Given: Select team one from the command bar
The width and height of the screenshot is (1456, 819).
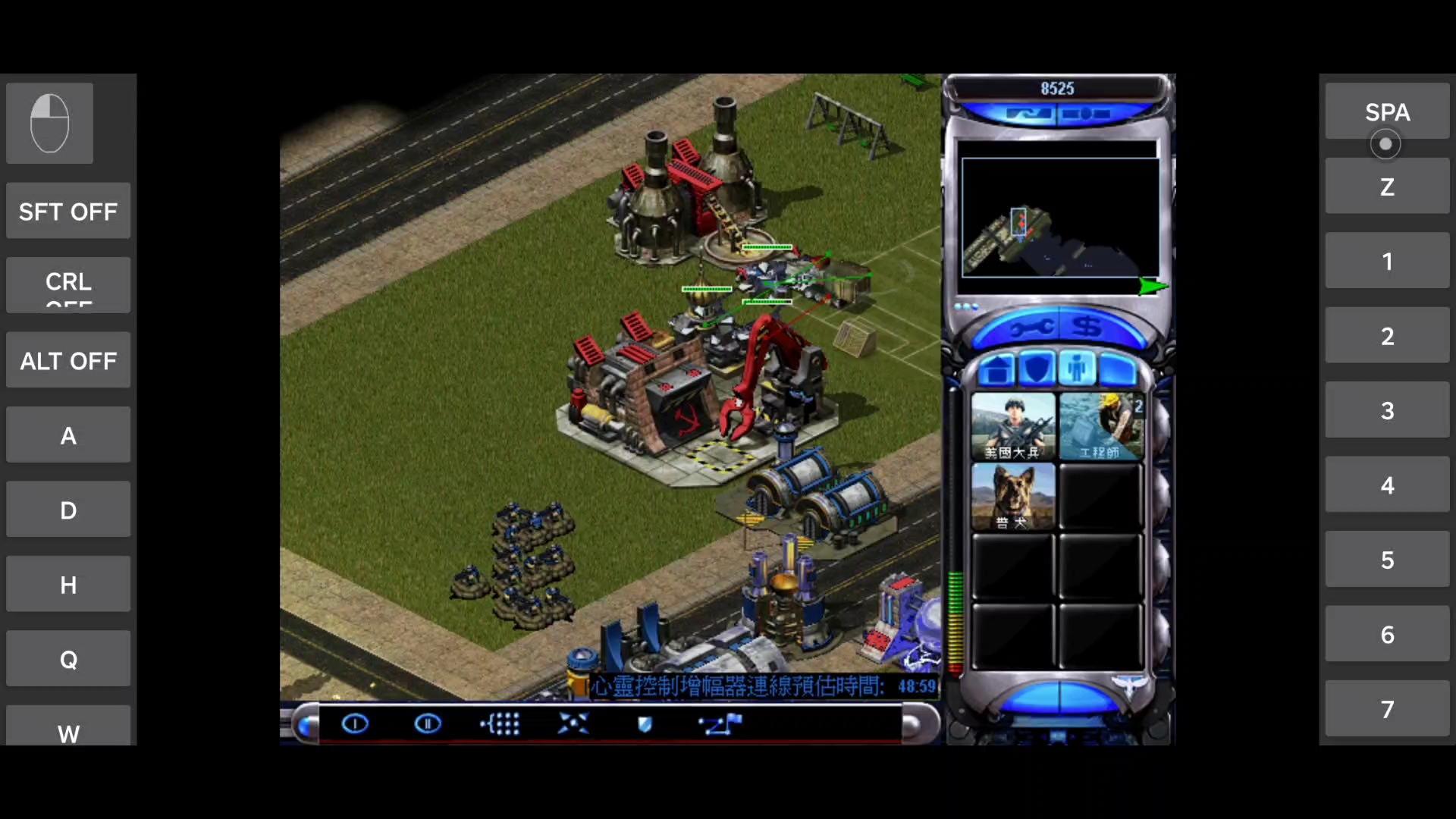Looking at the screenshot, I should pos(355,724).
